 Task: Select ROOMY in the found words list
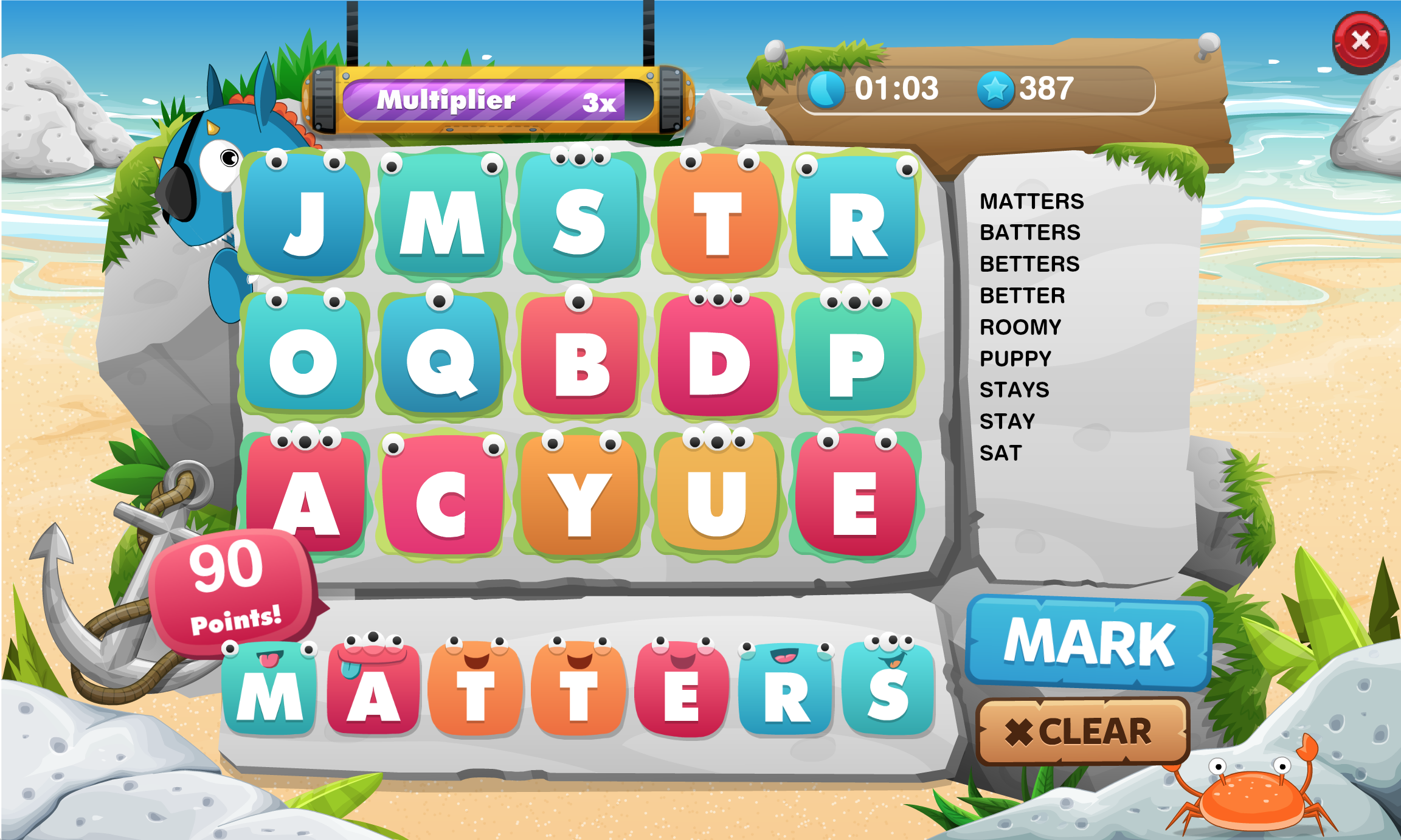click(x=1019, y=327)
